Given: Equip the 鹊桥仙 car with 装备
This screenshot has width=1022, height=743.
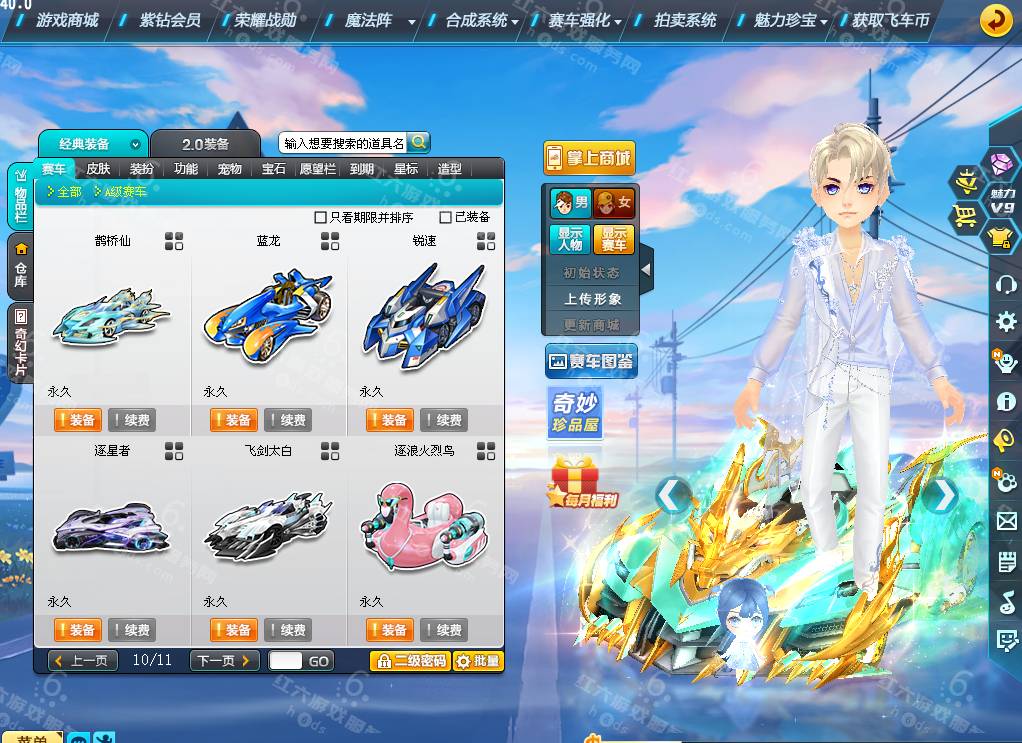Looking at the screenshot, I should (76, 420).
